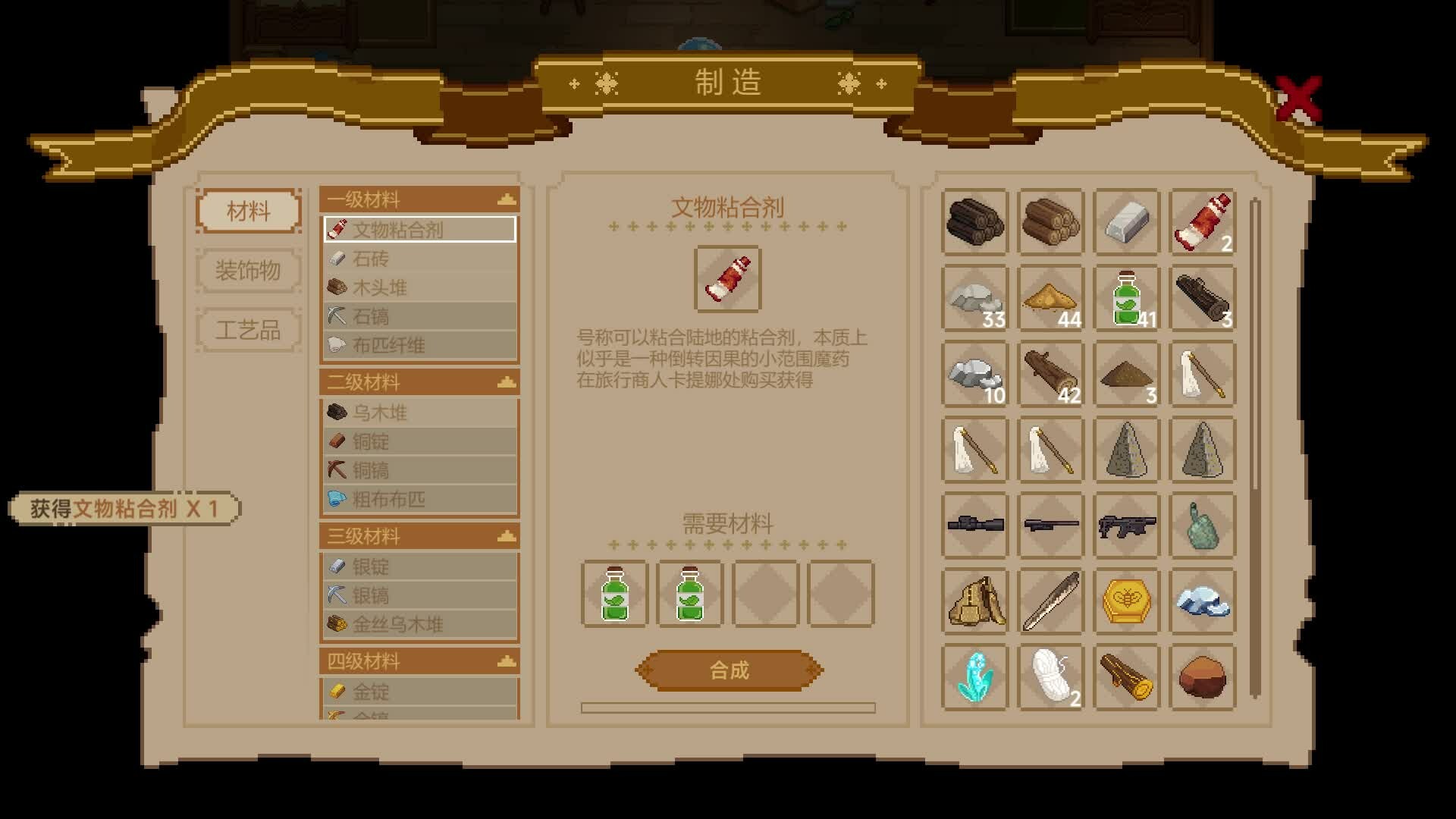Click the iron ingot in the inventory grid
This screenshot has height=819, width=1456.
[1127, 222]
